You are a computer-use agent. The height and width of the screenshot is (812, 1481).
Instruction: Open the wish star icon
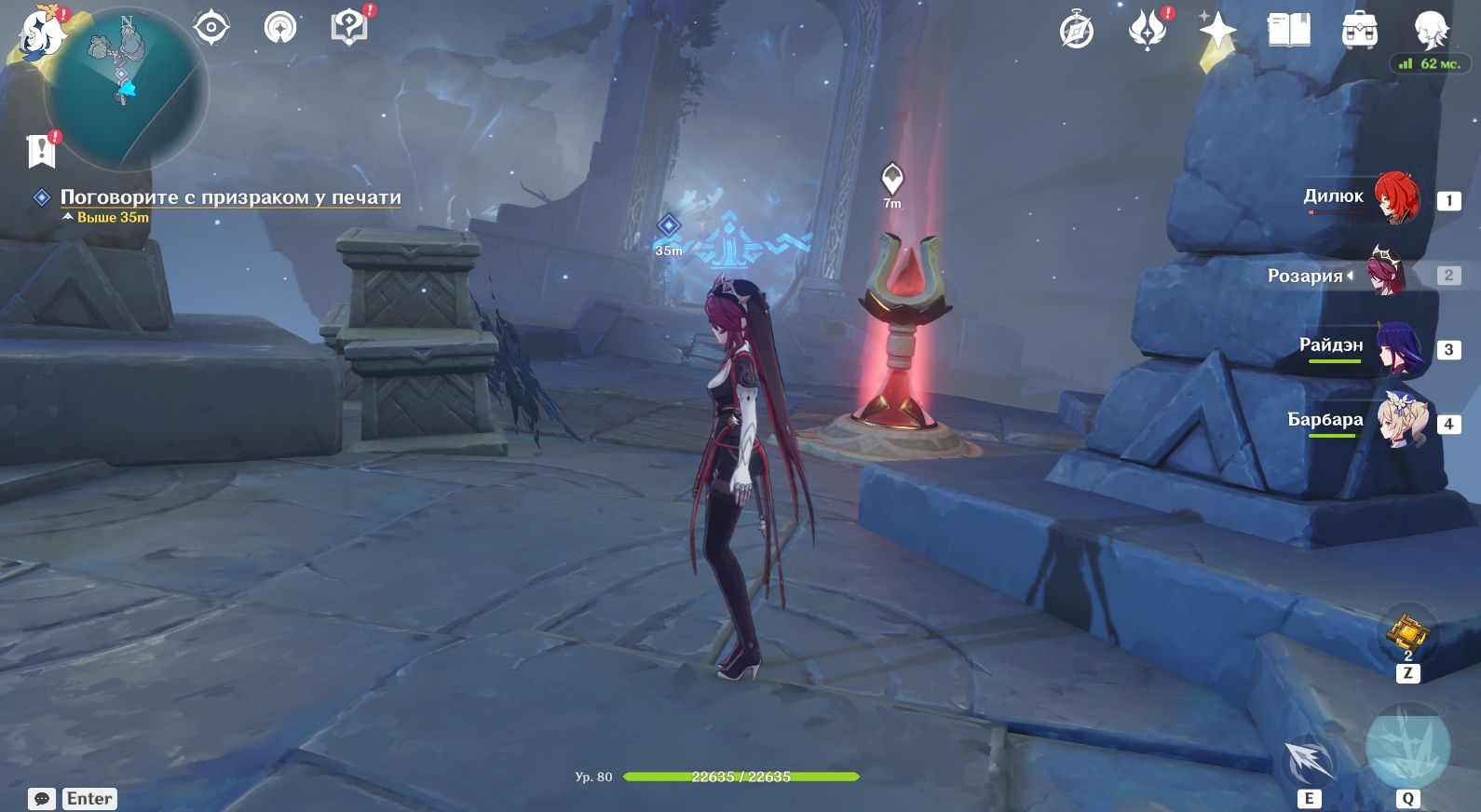tap(1217, 31)
